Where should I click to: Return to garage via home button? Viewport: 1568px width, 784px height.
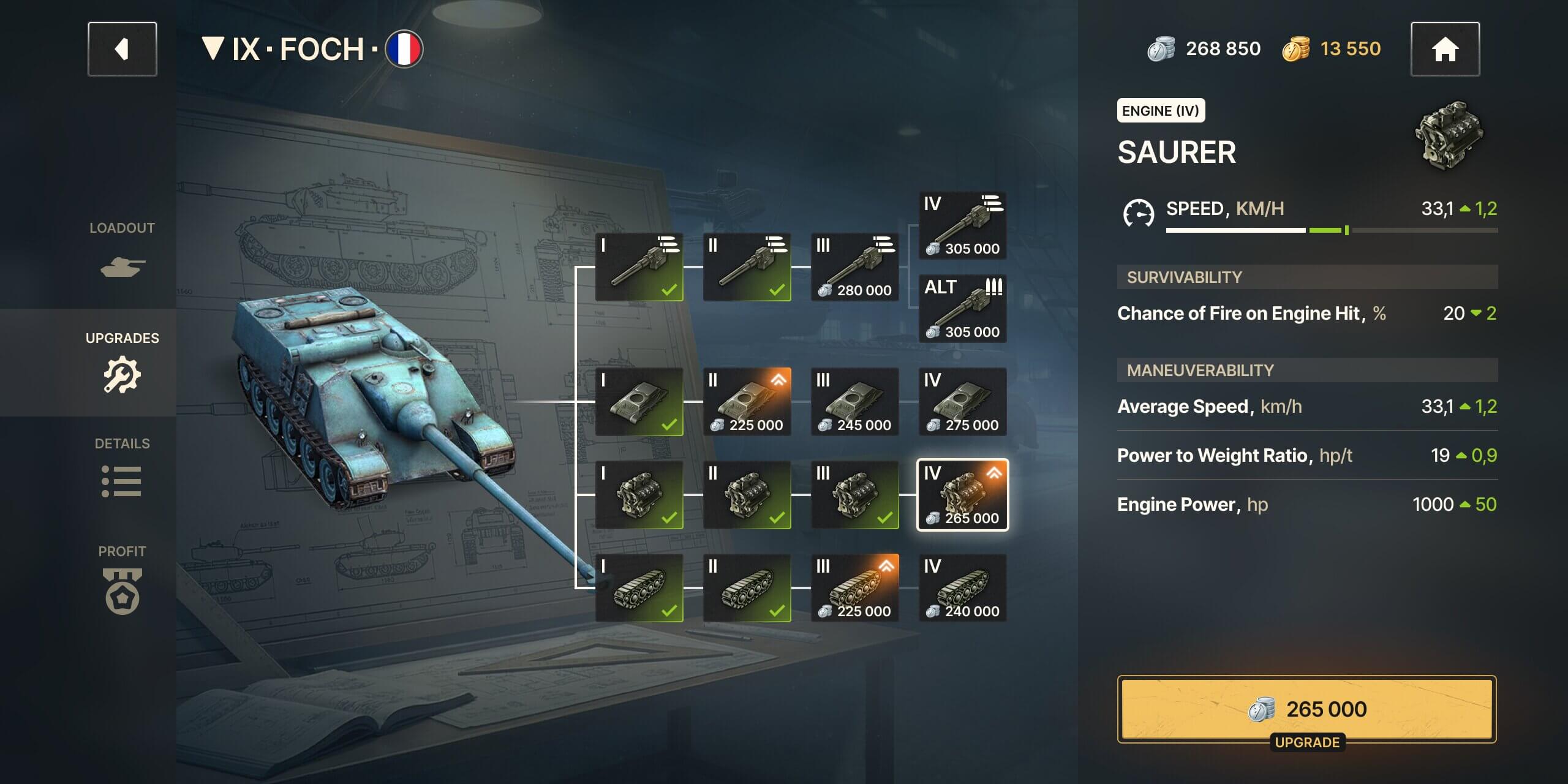tap(1444, 49)
